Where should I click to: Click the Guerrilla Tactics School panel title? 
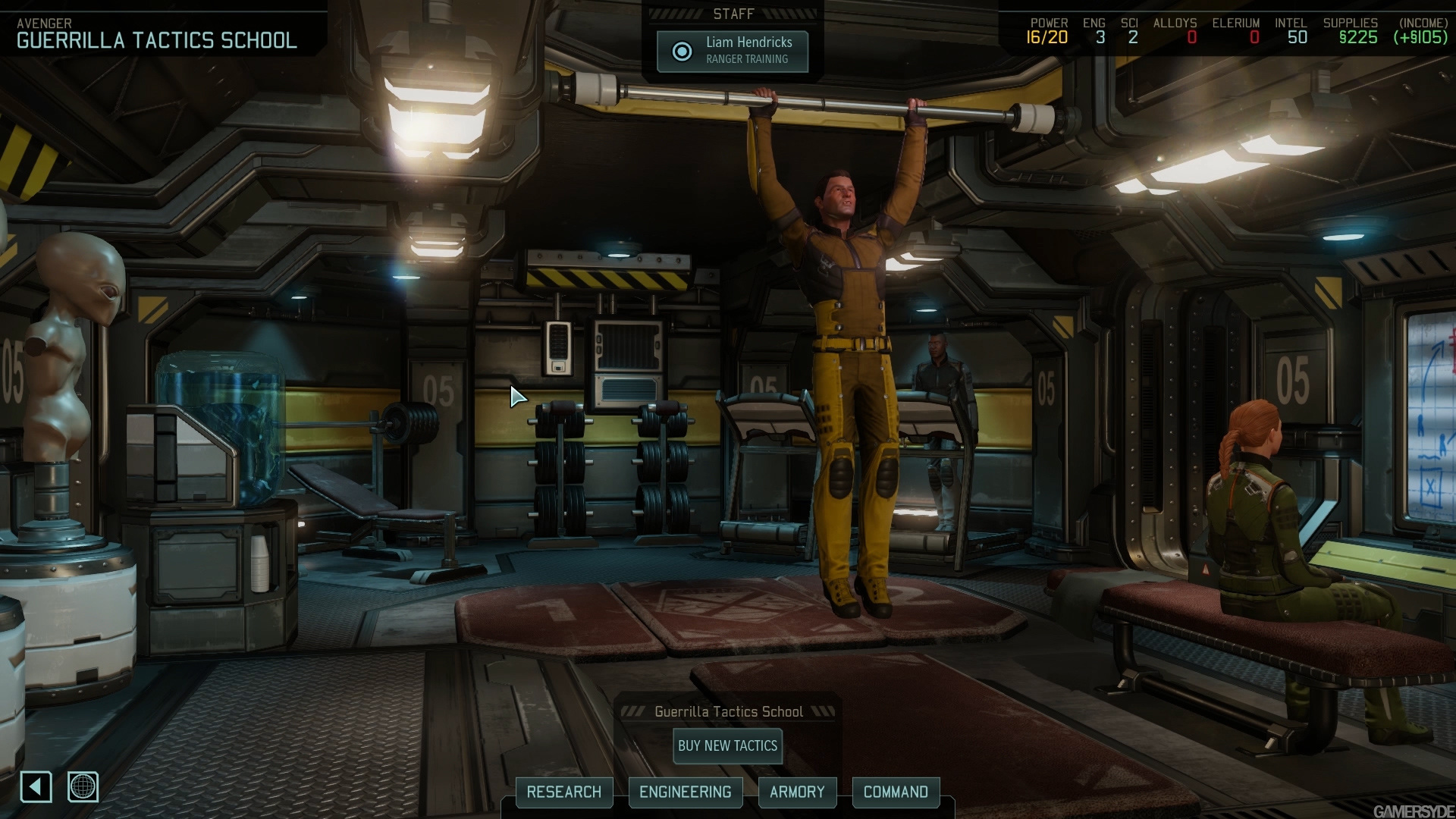tap(728, 711)
